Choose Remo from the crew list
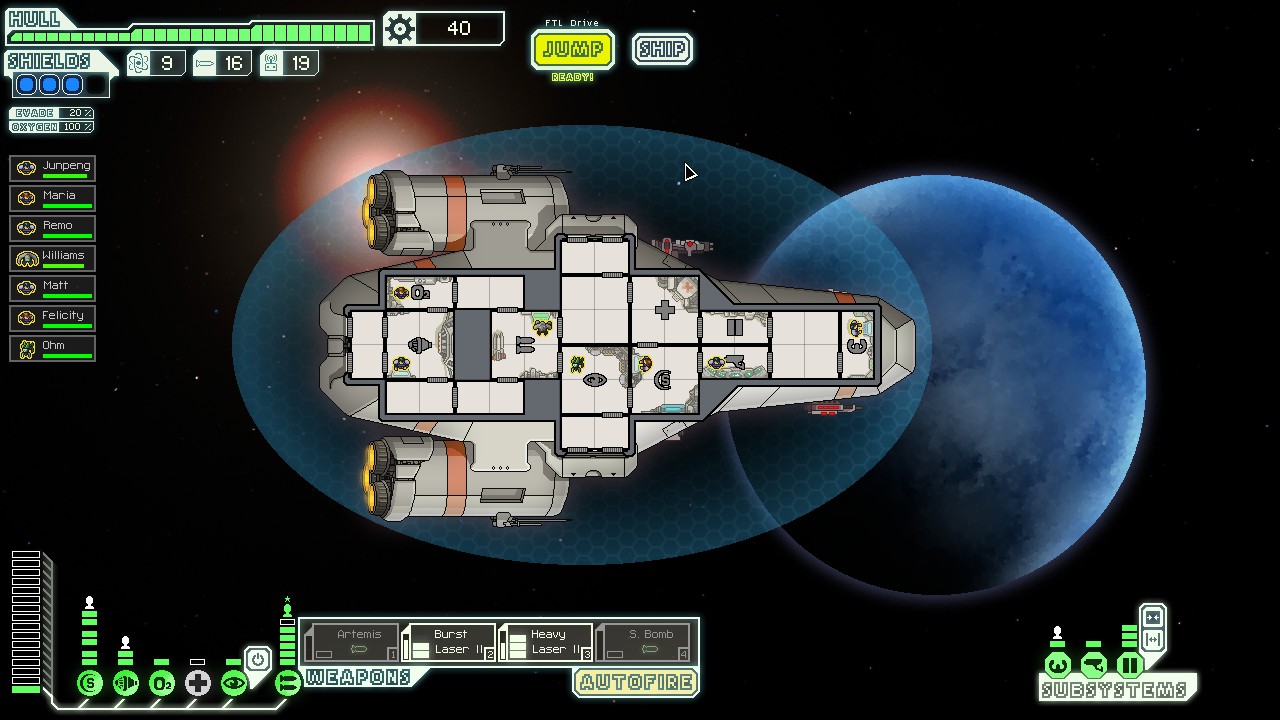1280x720 pixels. (x=53, y=228)
